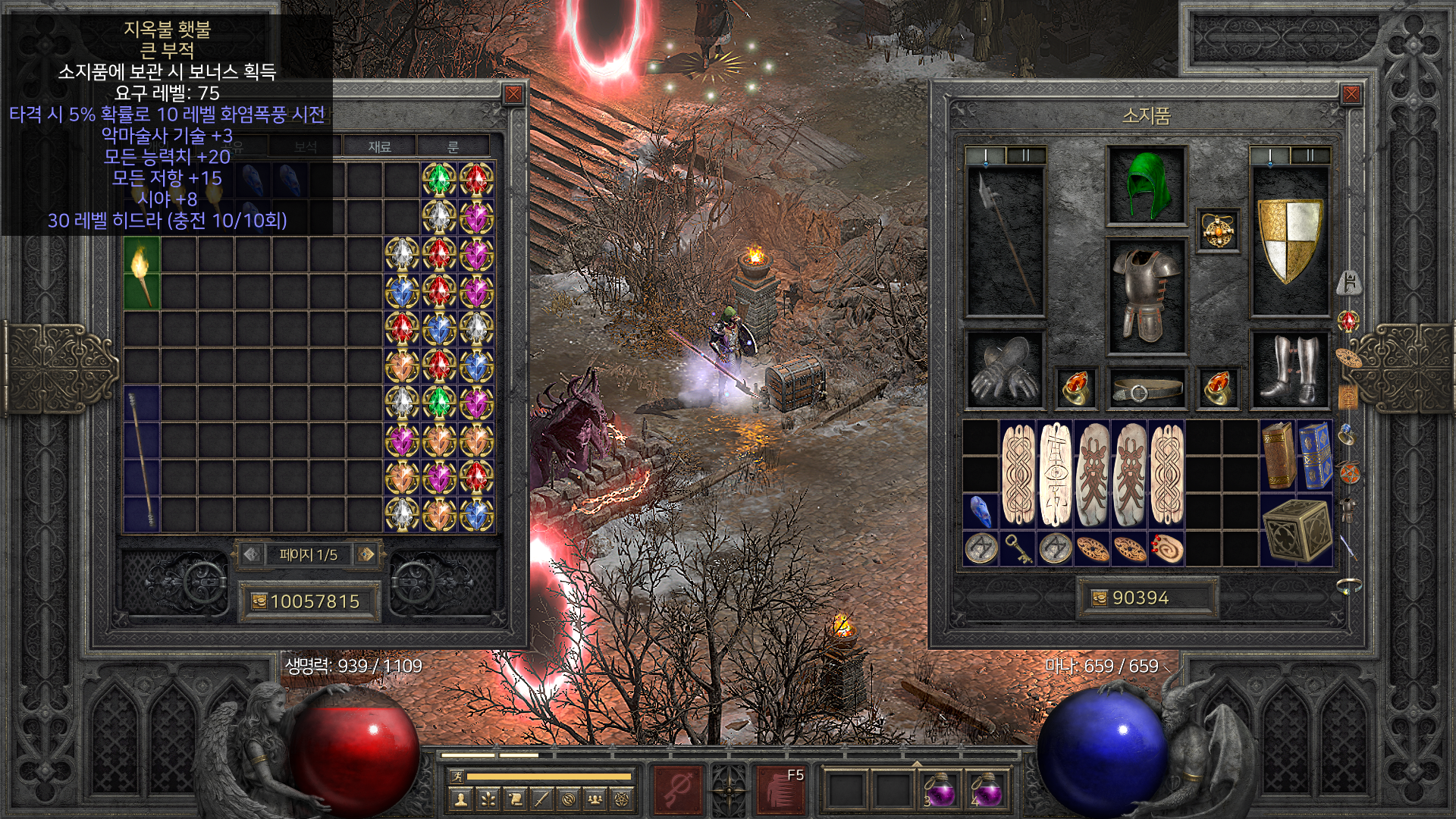Go to the next stash page
Screen dimensions: 1456x819
(x=366, y=554)
